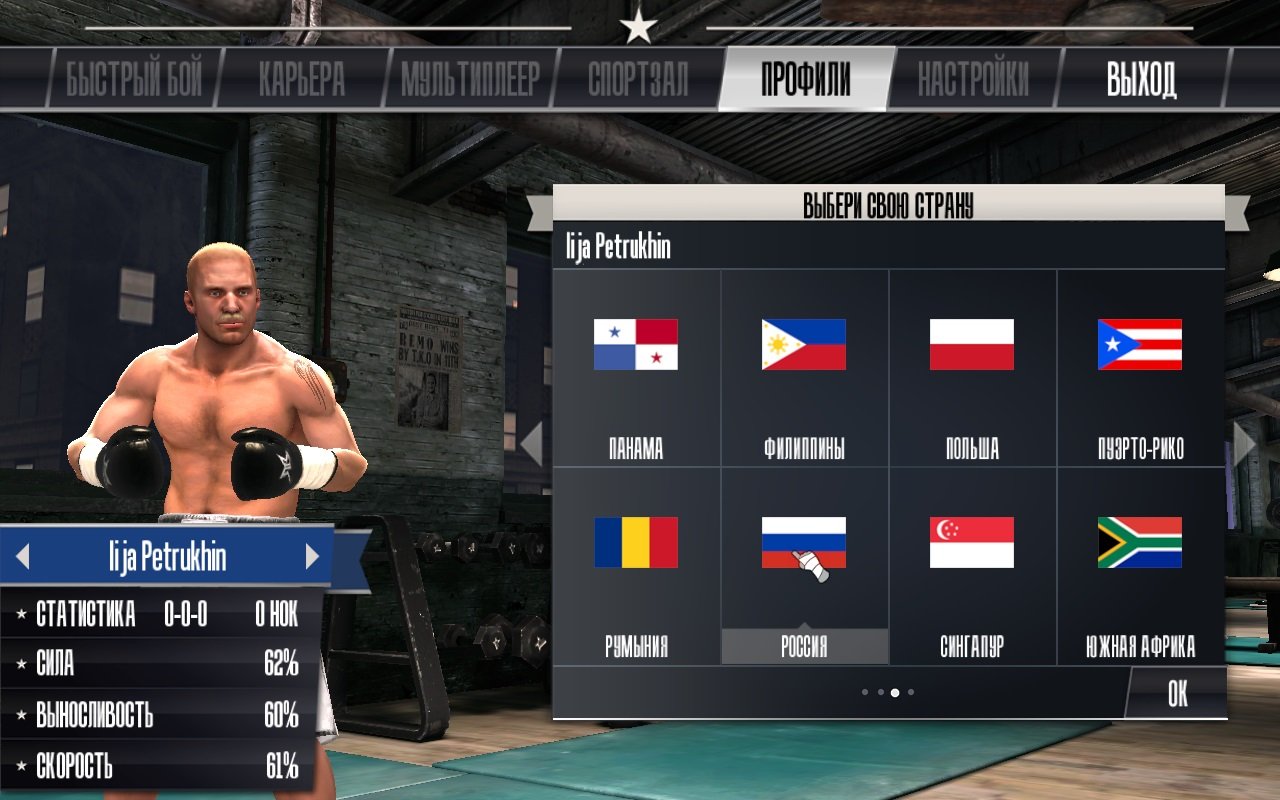Select the Poland flag
1280x800 pixels.
click(973, 345)
